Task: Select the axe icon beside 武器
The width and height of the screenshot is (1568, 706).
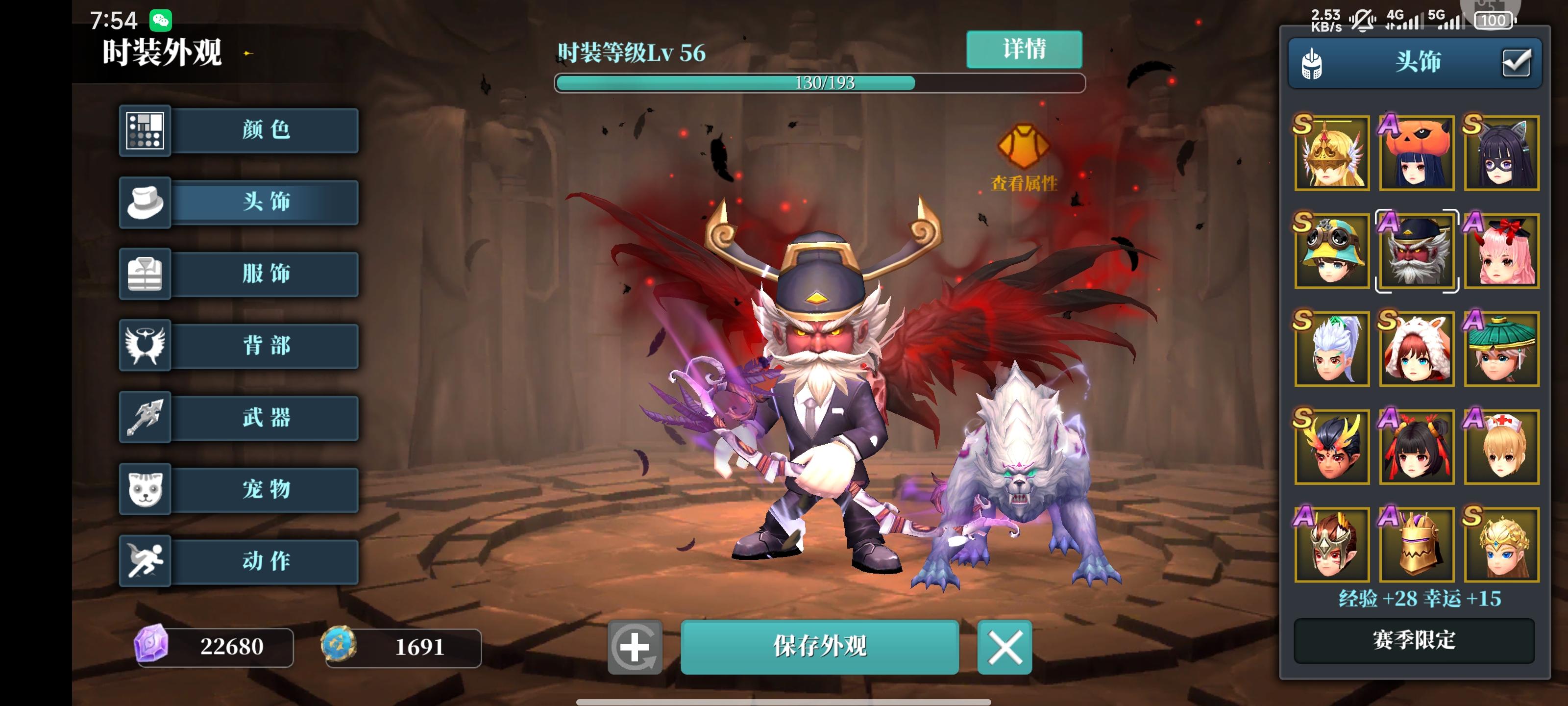Action: [145, 418]
